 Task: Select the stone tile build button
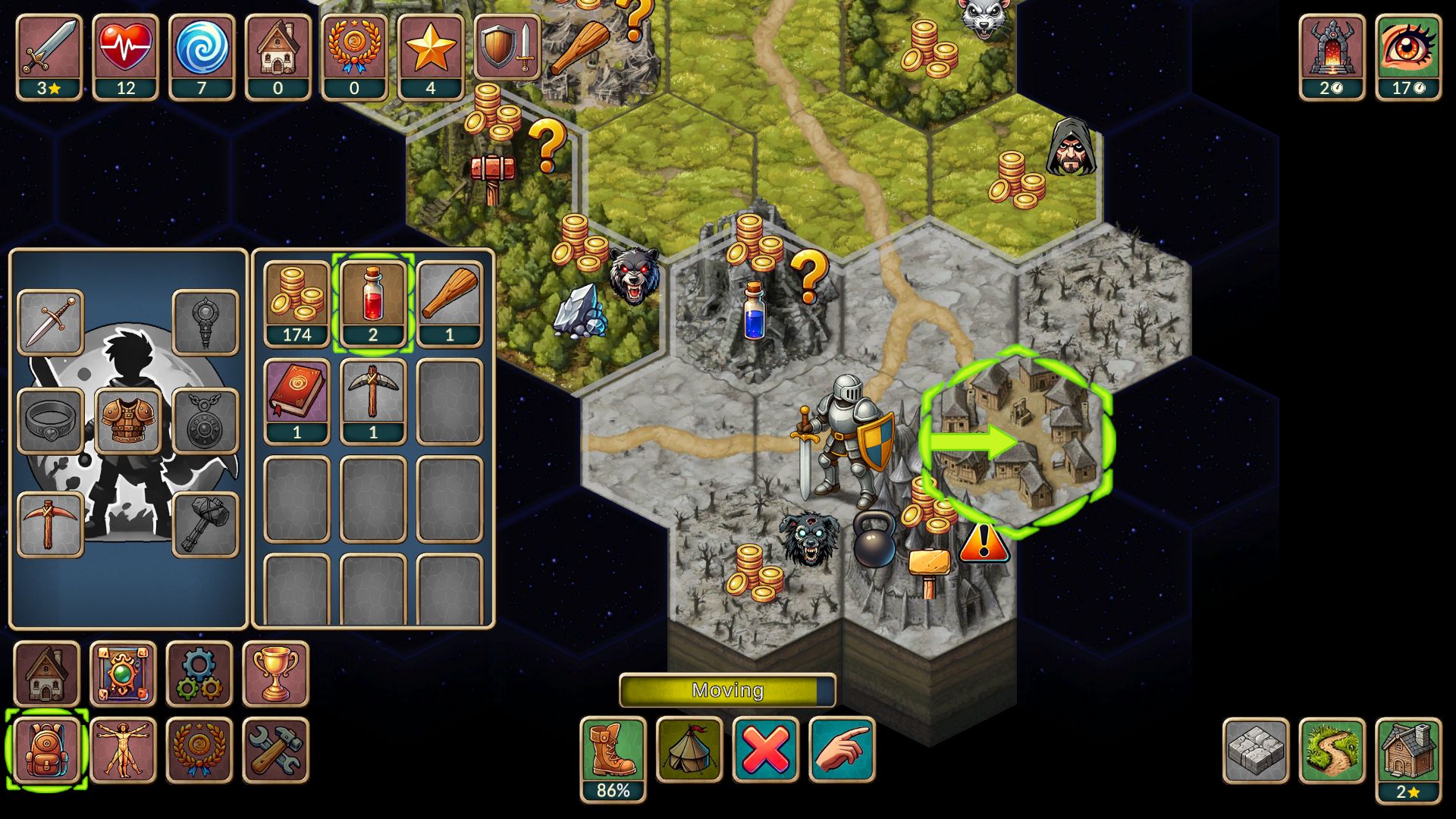[1256, 750]
